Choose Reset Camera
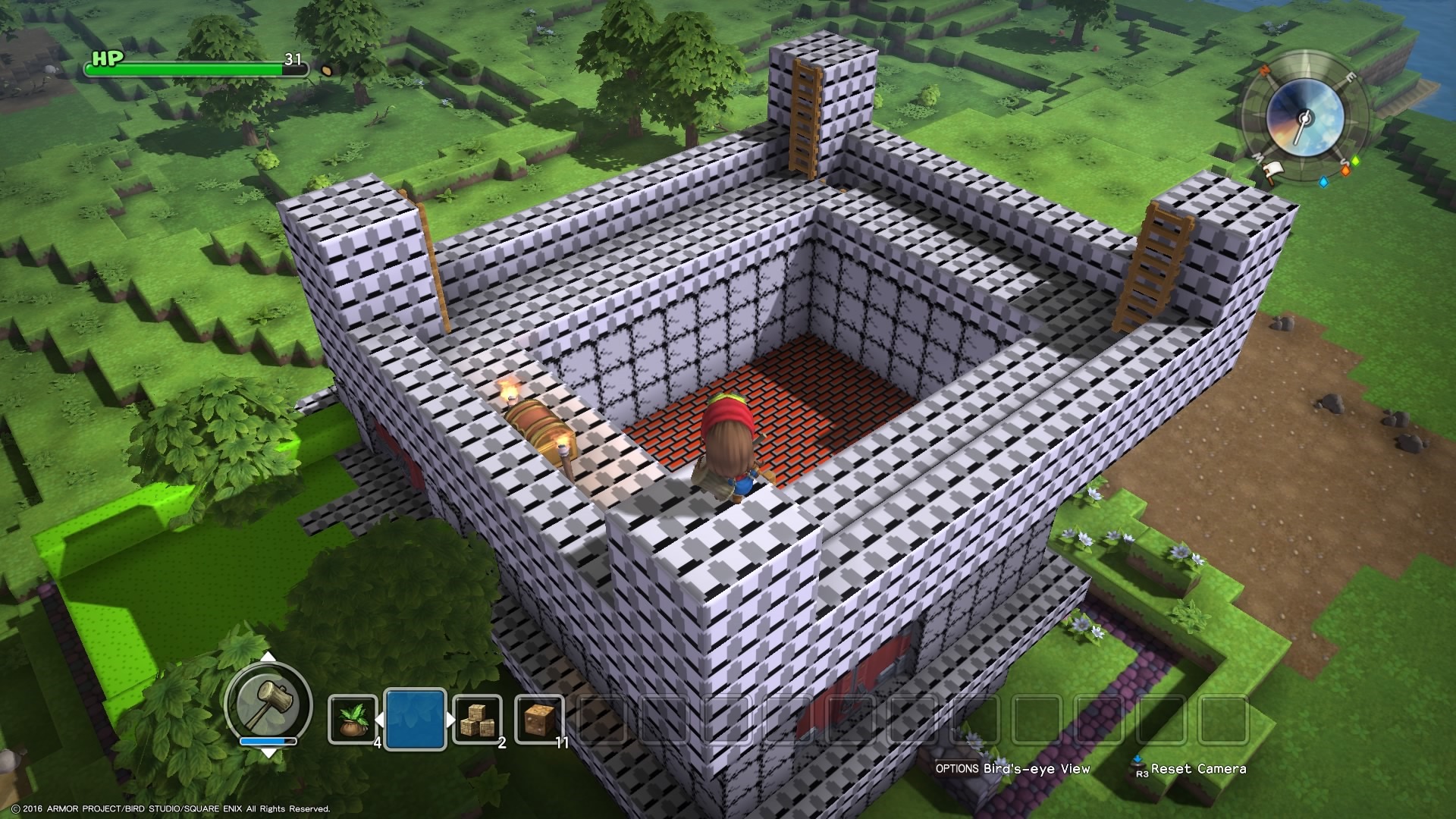The image size is (1456, 819). tap(1189, 768)
